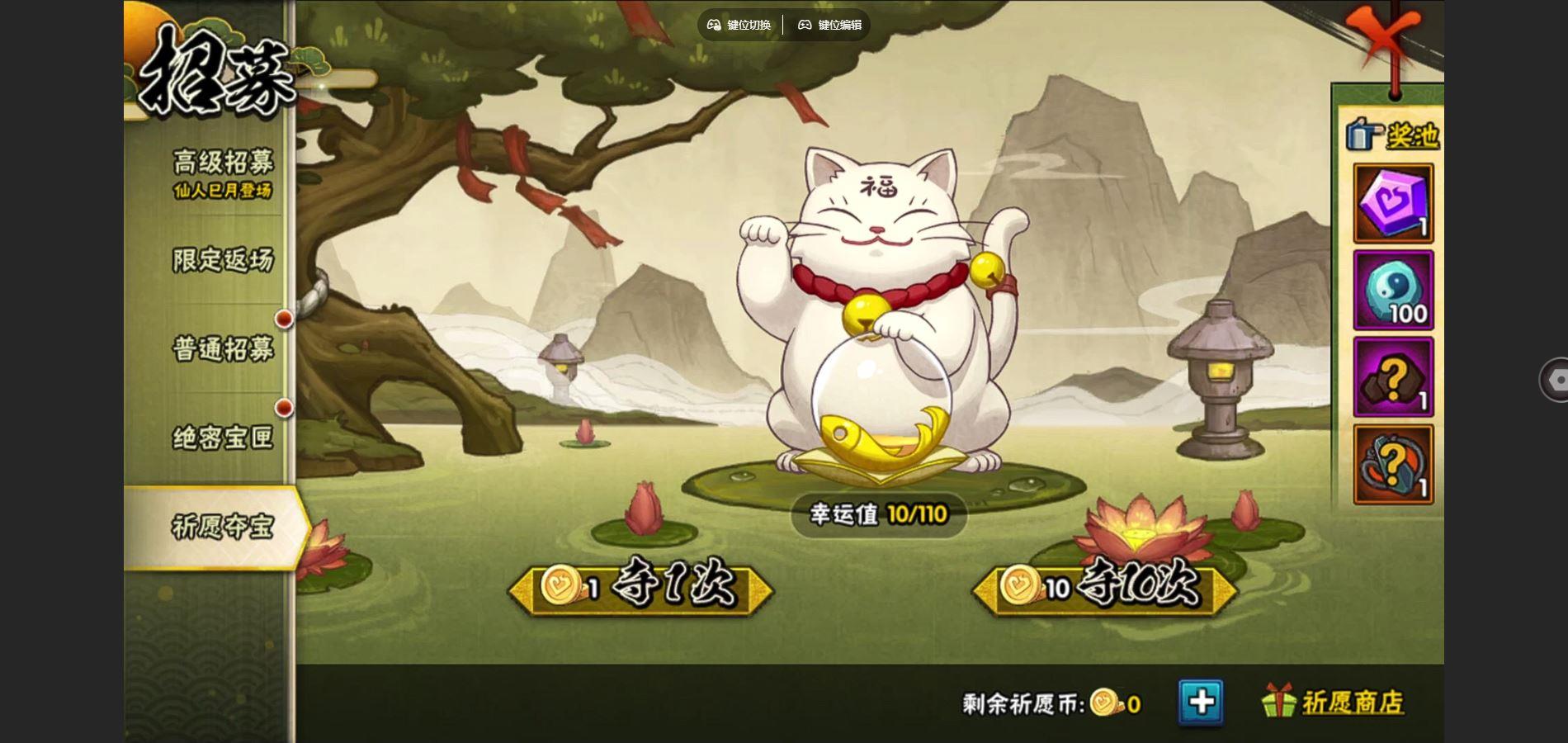Click the 键位切换 emulator option
Screen dimensions: 1568x743
(739, 25)
